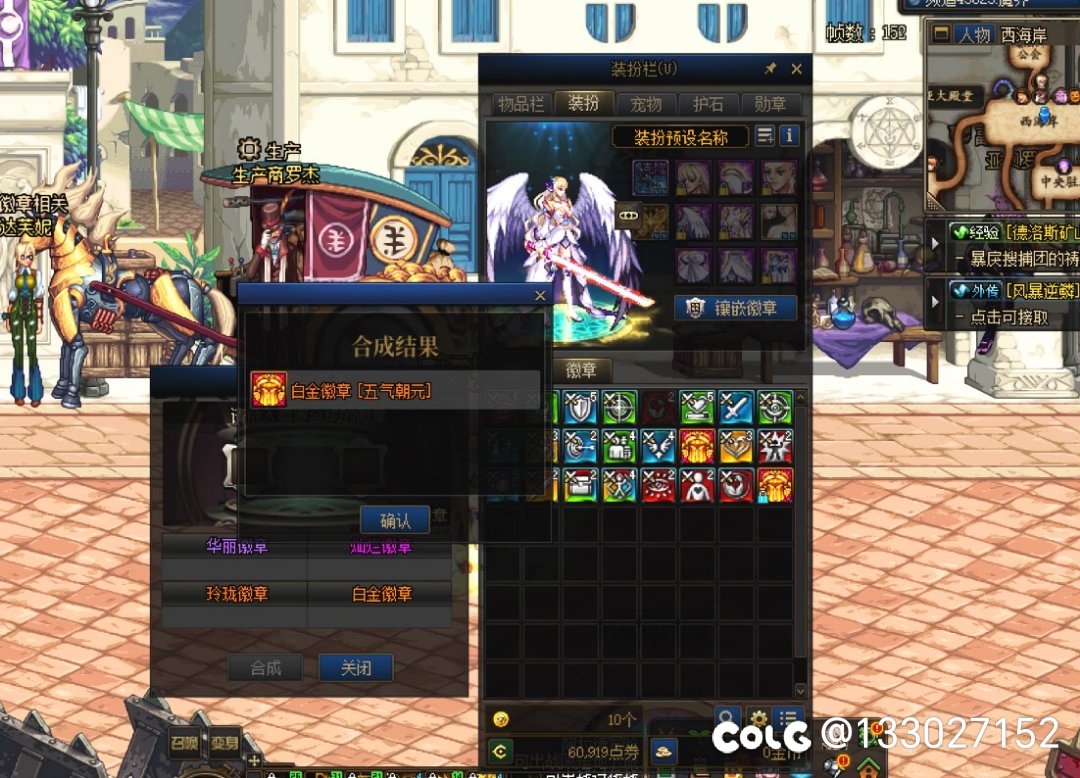
Task: Show the 护石 tab
Action: pyautogui.click(x=708, y=104)
